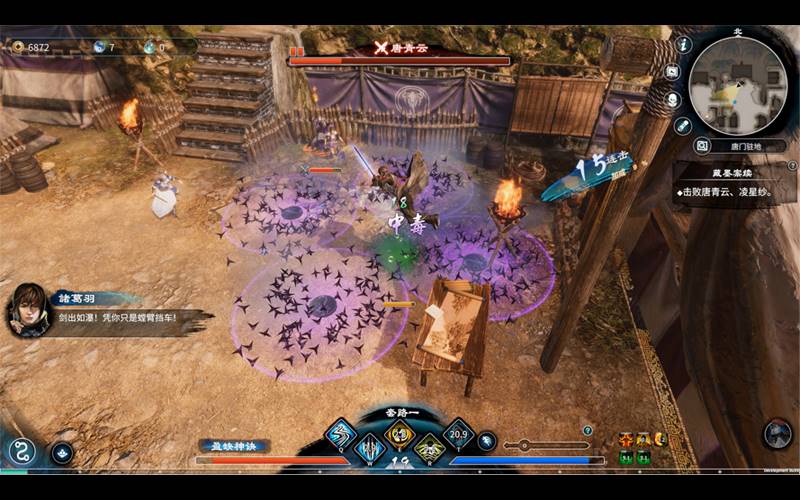This screenshot has width=800, height=500.
Task: Use the golden E skill diamond
Action: coord(400,433)
